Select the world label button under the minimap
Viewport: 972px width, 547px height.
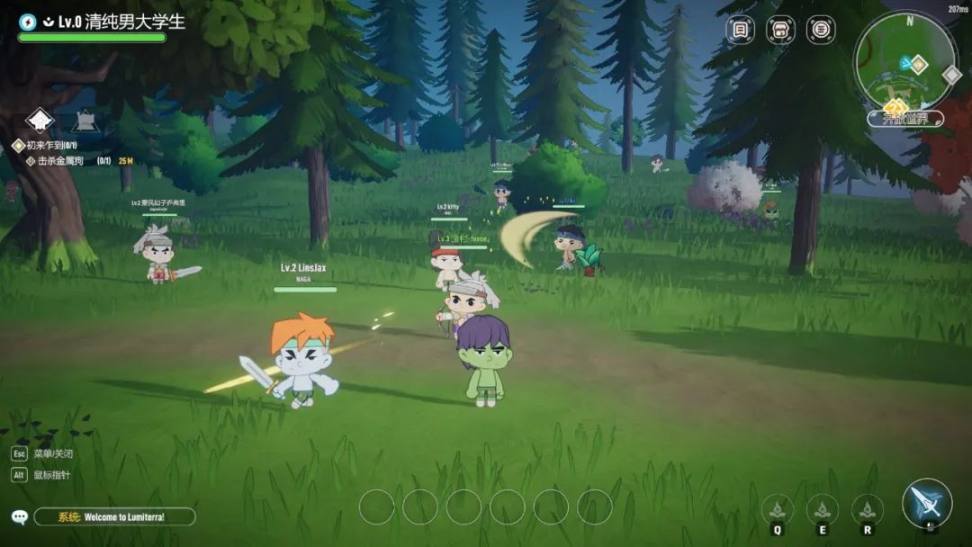[x=904, y=119]
